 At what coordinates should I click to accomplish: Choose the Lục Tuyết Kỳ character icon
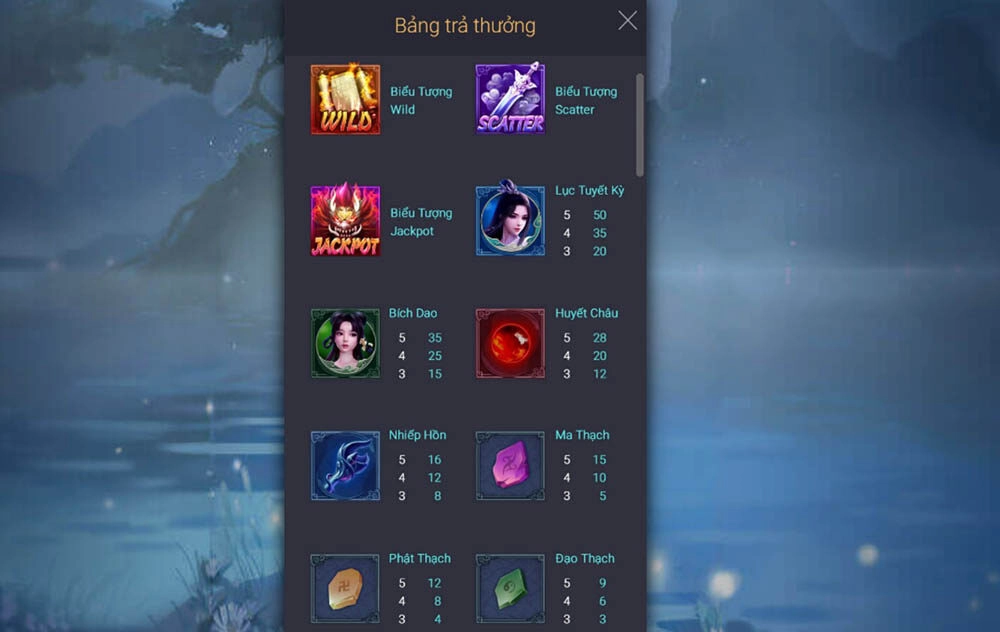(510, 221)
